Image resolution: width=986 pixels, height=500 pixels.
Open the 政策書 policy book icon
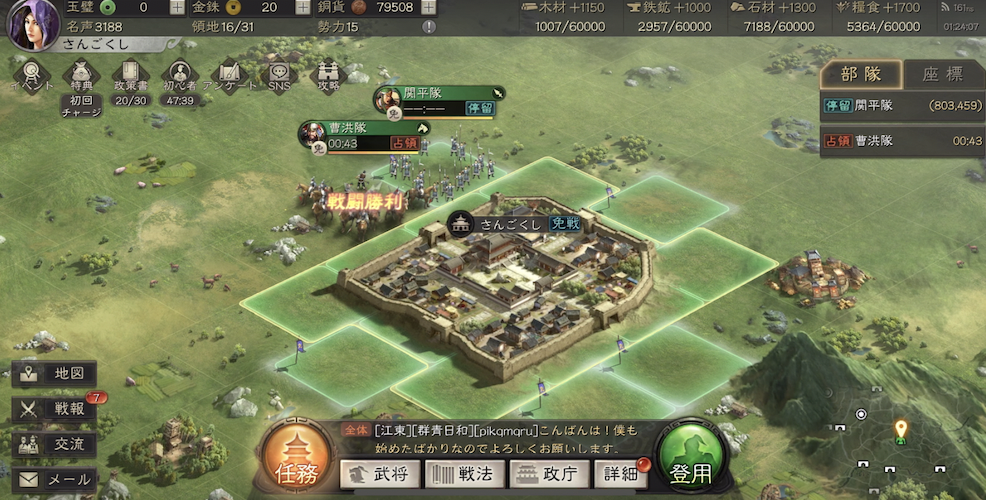[130, 76]
